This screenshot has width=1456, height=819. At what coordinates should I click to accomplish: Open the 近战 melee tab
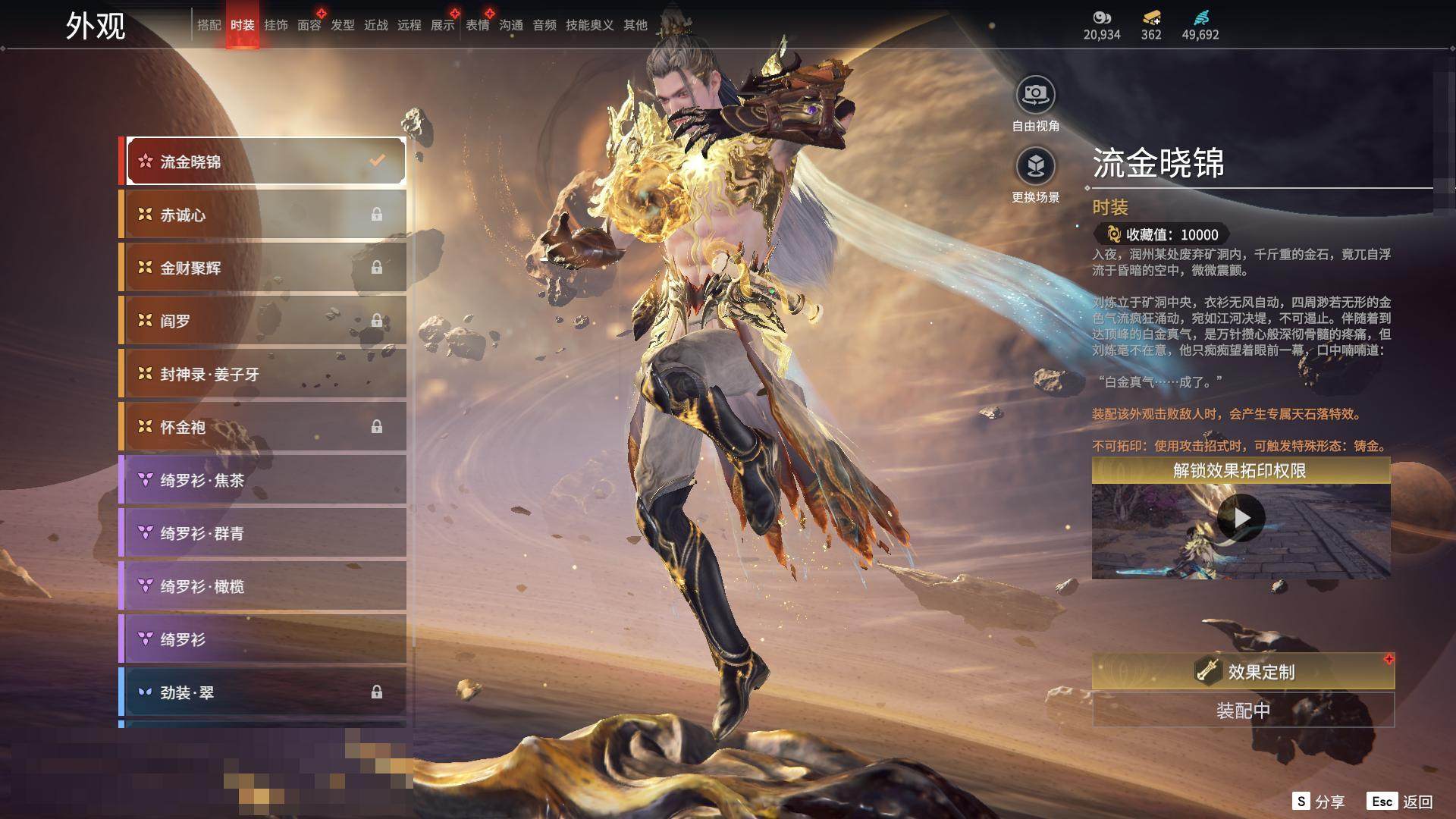click(375, 25)
